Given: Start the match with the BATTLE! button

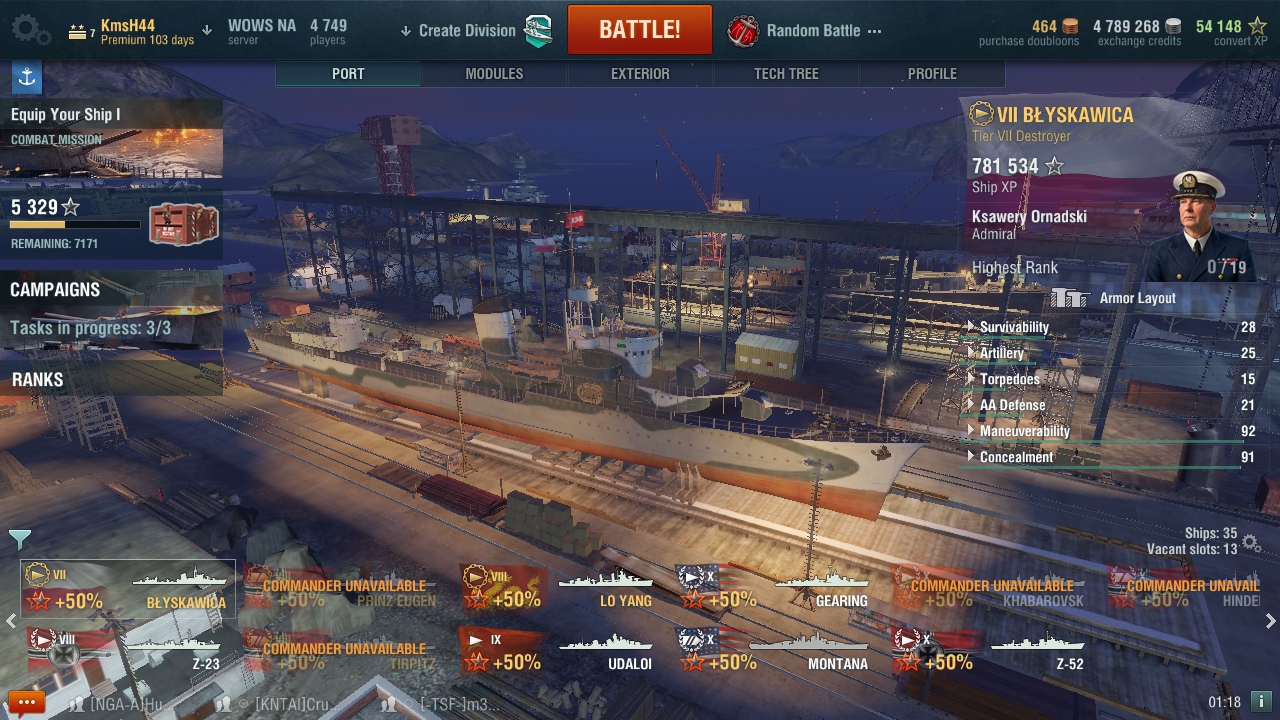Looking at the screenshot, I should 639,30.
